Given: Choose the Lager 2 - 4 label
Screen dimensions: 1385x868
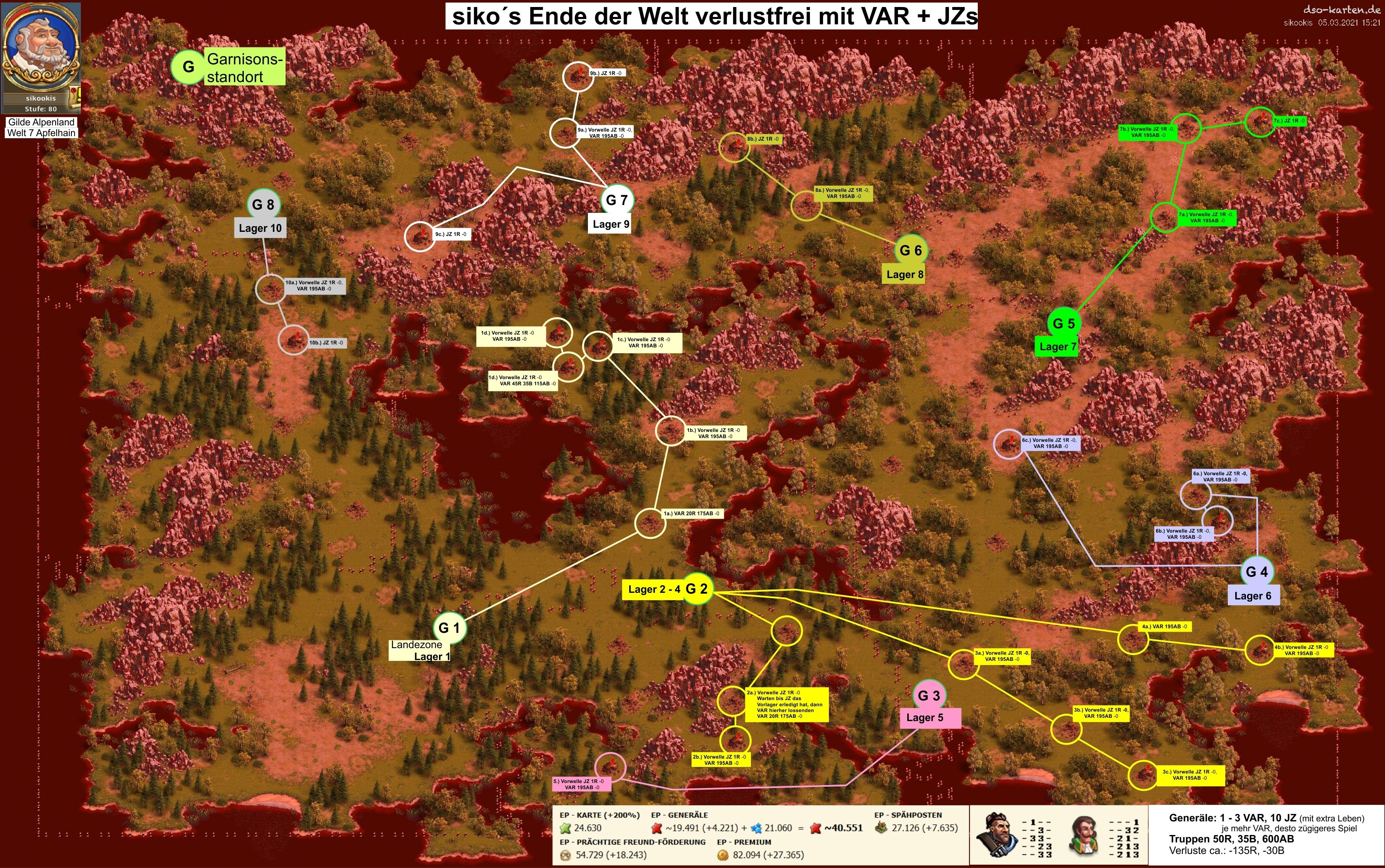Looking at the screenshot, I should tap(654, 589).
